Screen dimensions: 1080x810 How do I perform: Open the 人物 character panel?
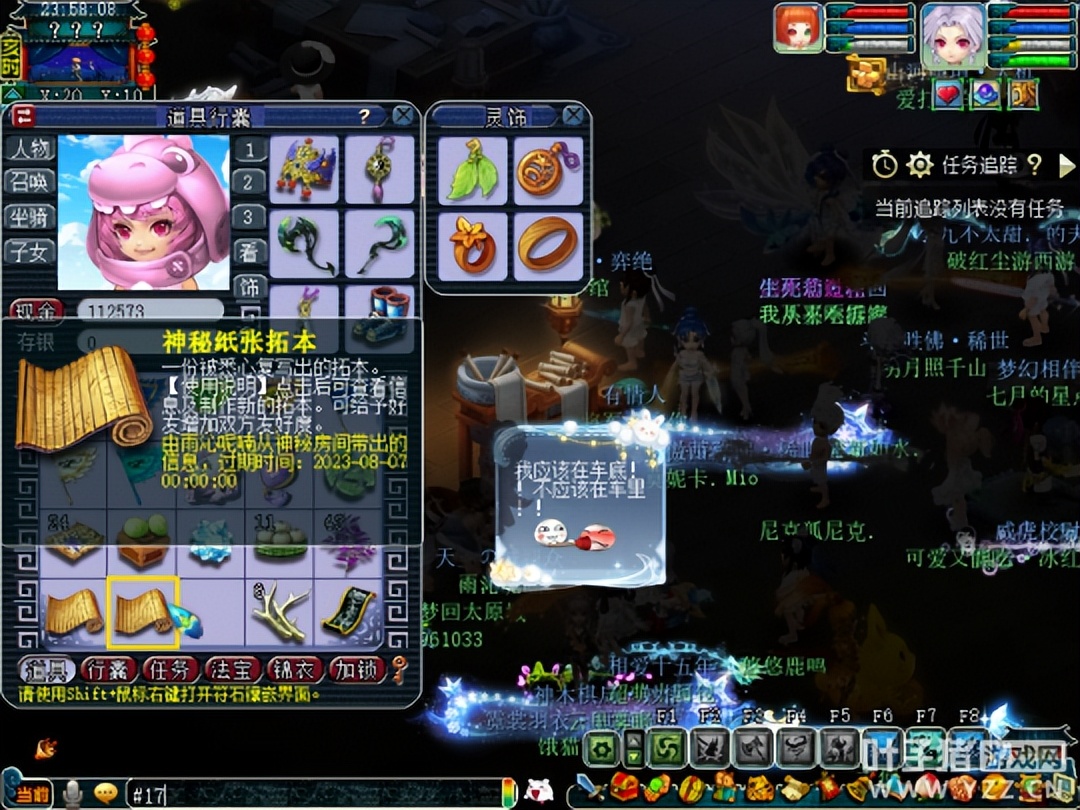(x=29, y=149)
